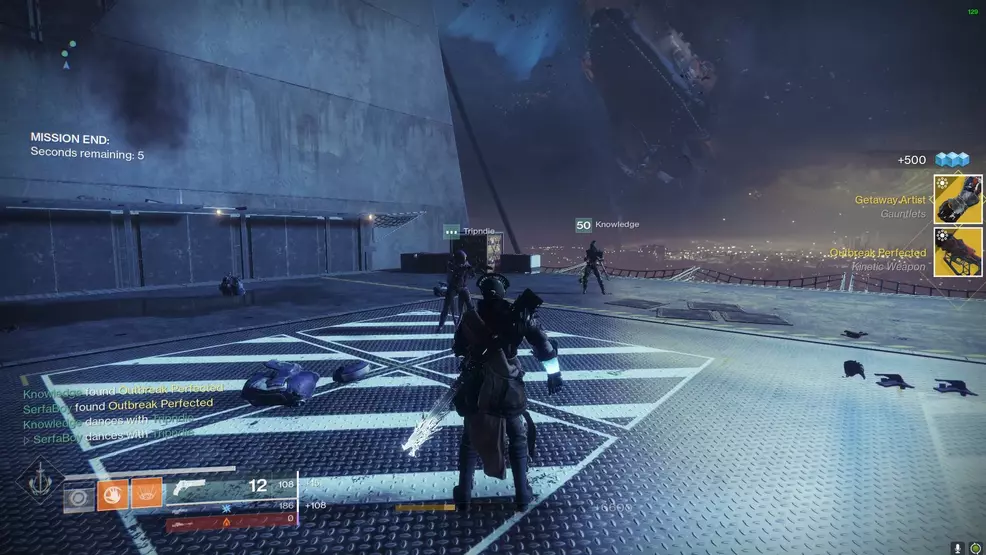Activate the orange grenade ability icon

[x=146, y=494]
